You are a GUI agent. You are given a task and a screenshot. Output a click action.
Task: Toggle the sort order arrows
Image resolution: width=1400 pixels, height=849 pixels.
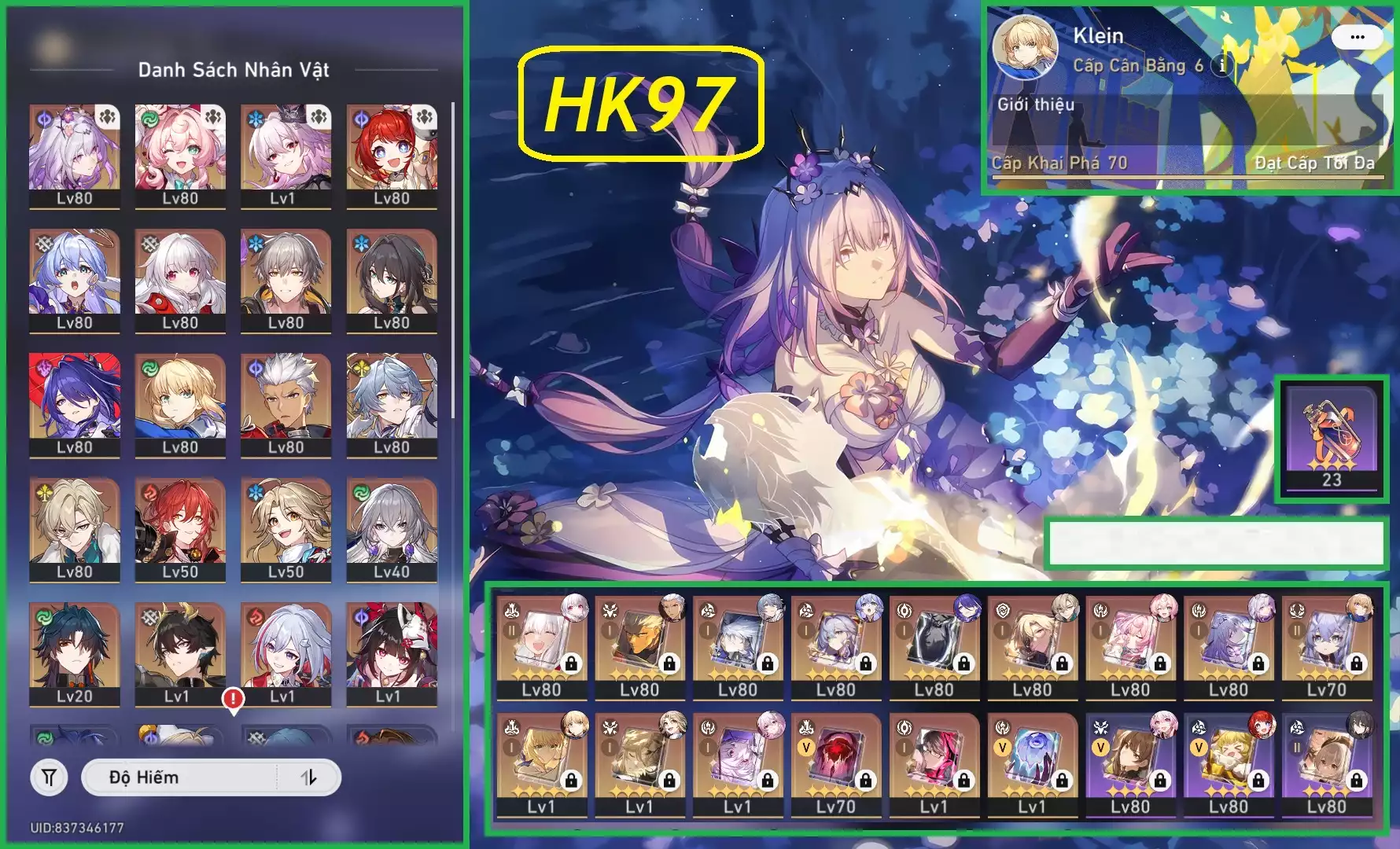tap(309, 777)
